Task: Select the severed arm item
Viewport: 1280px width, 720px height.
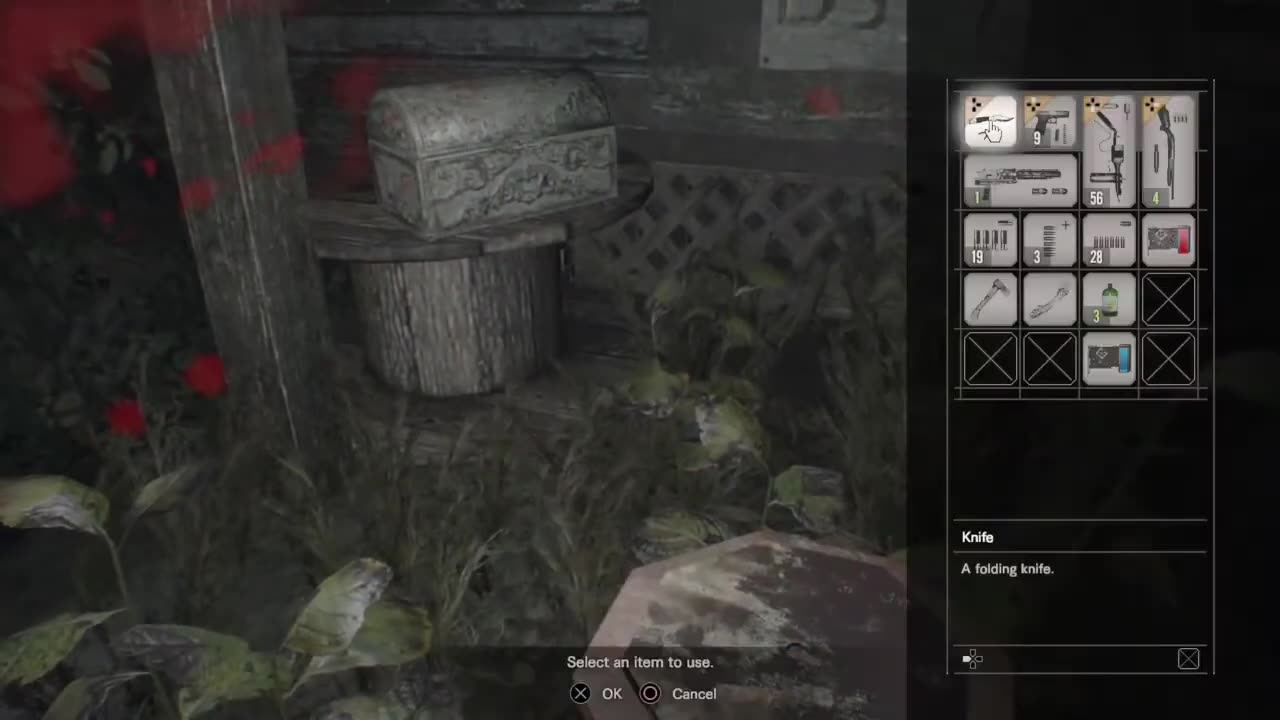Action: coord(1049,299)
